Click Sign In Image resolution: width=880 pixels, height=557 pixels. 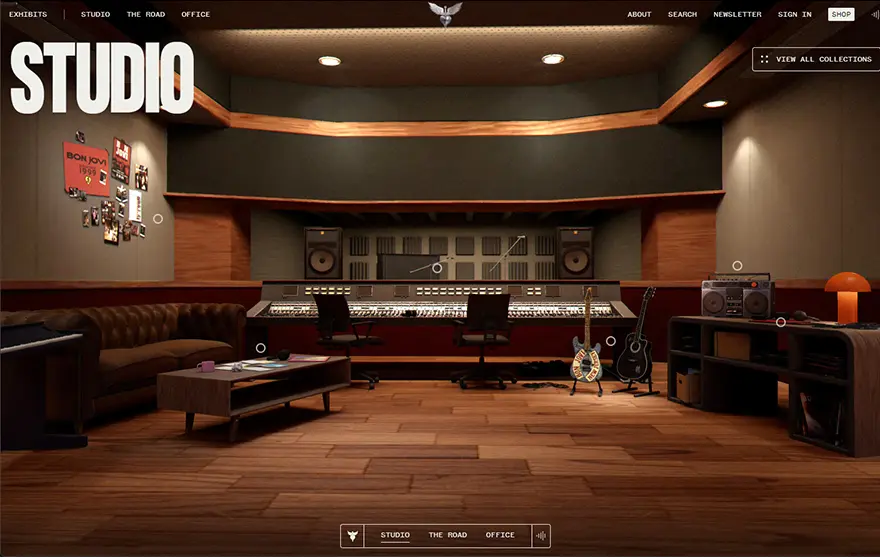click(x=795, y=15)
